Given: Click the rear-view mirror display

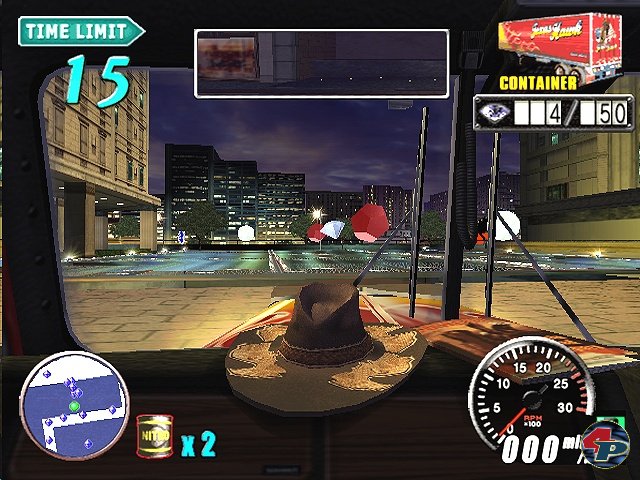Looking at the screenshot, I should click(x=321, y=62).
